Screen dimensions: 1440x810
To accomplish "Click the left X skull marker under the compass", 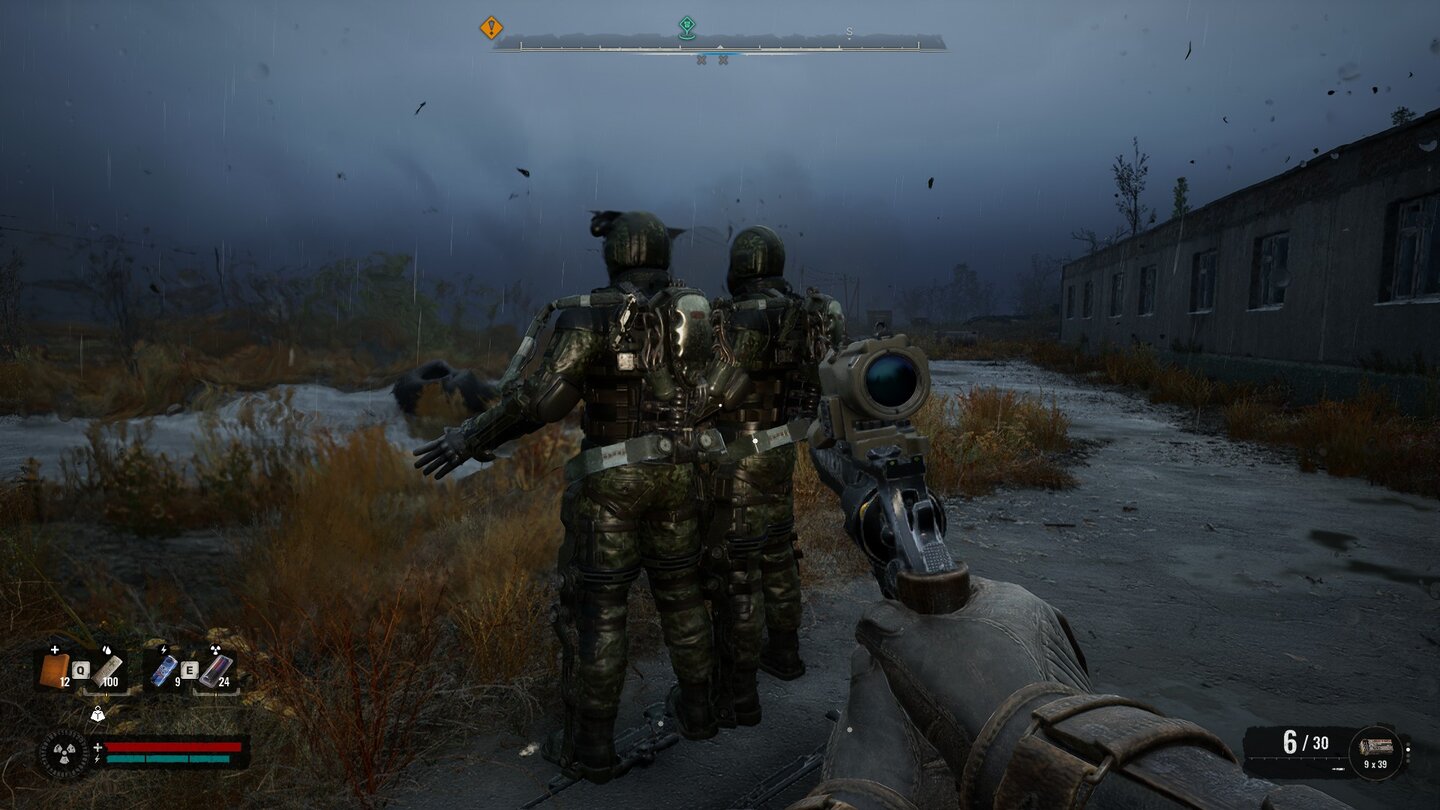I will [x=701, y=60].
